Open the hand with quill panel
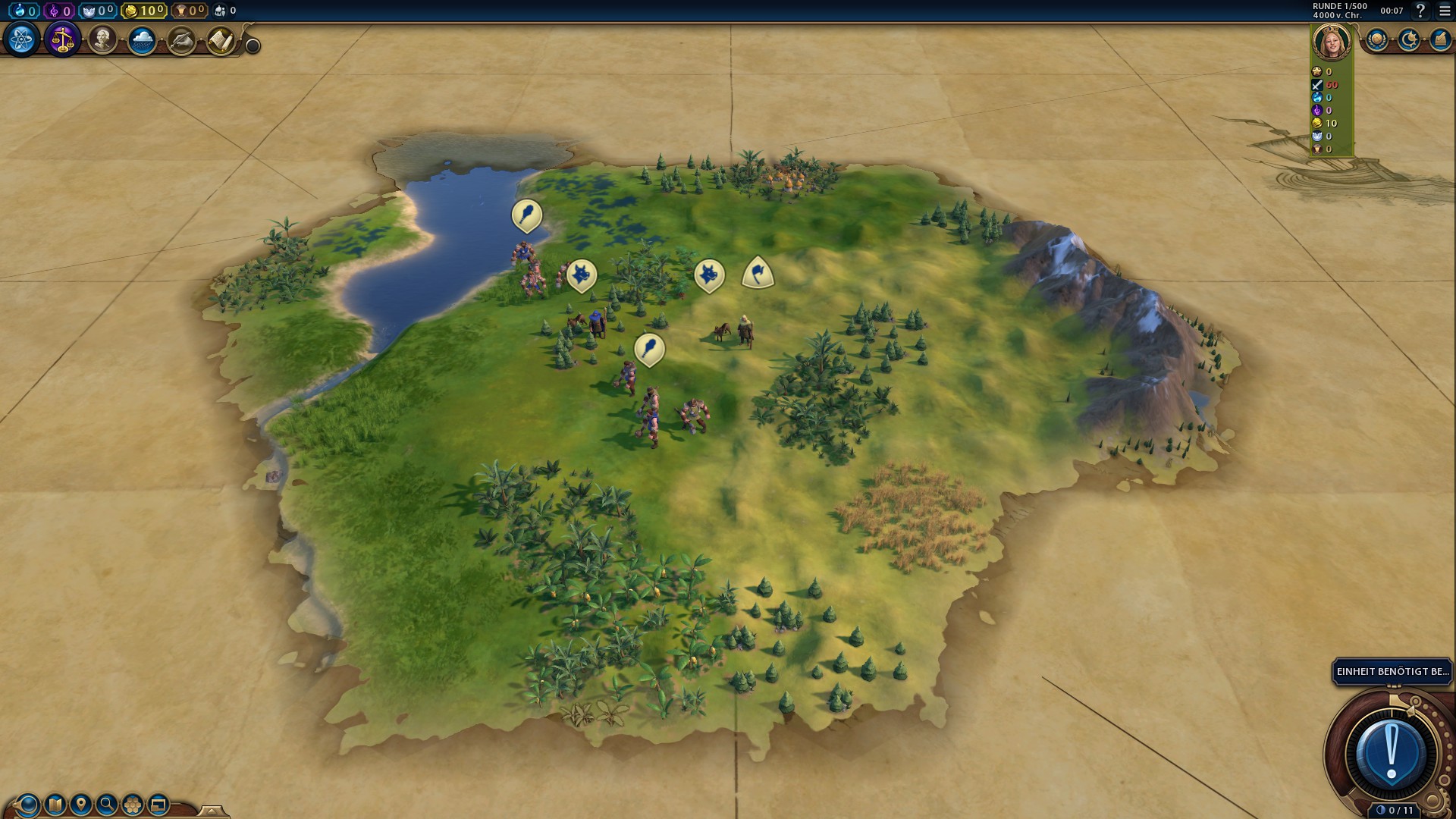The image size is (1456, 819). coord(181,40)
